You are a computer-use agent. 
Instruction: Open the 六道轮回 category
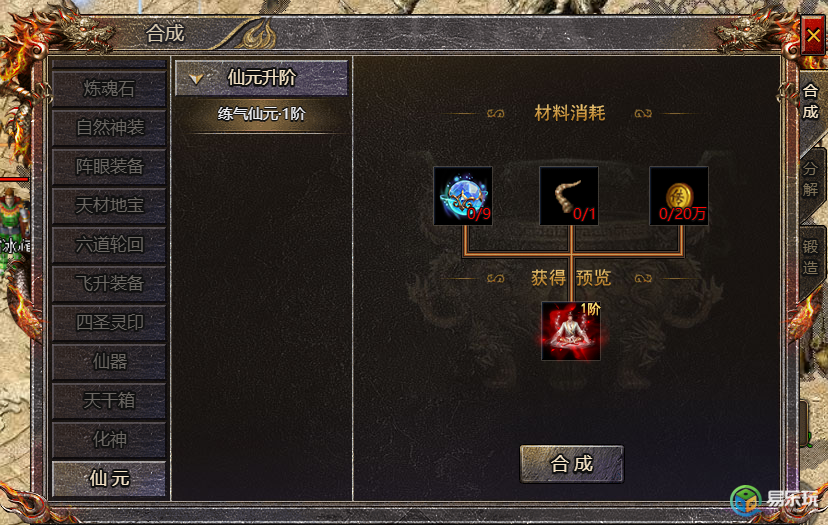(x=109, y=245)
